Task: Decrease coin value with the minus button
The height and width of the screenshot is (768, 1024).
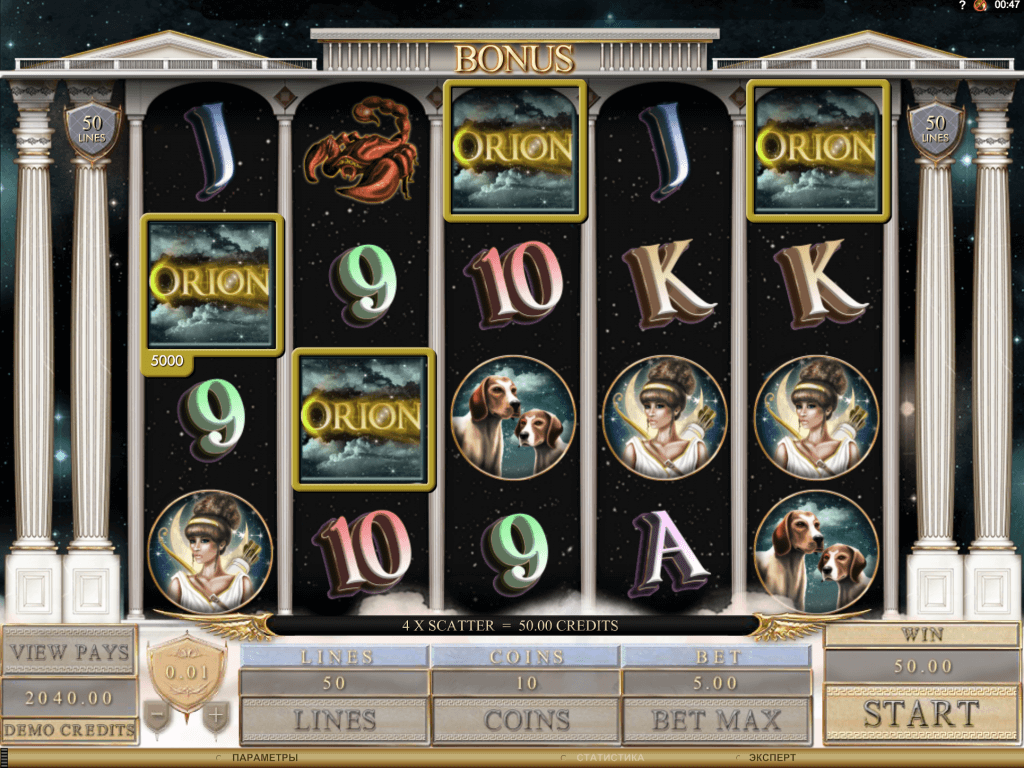Action: (x=155, y=716)
